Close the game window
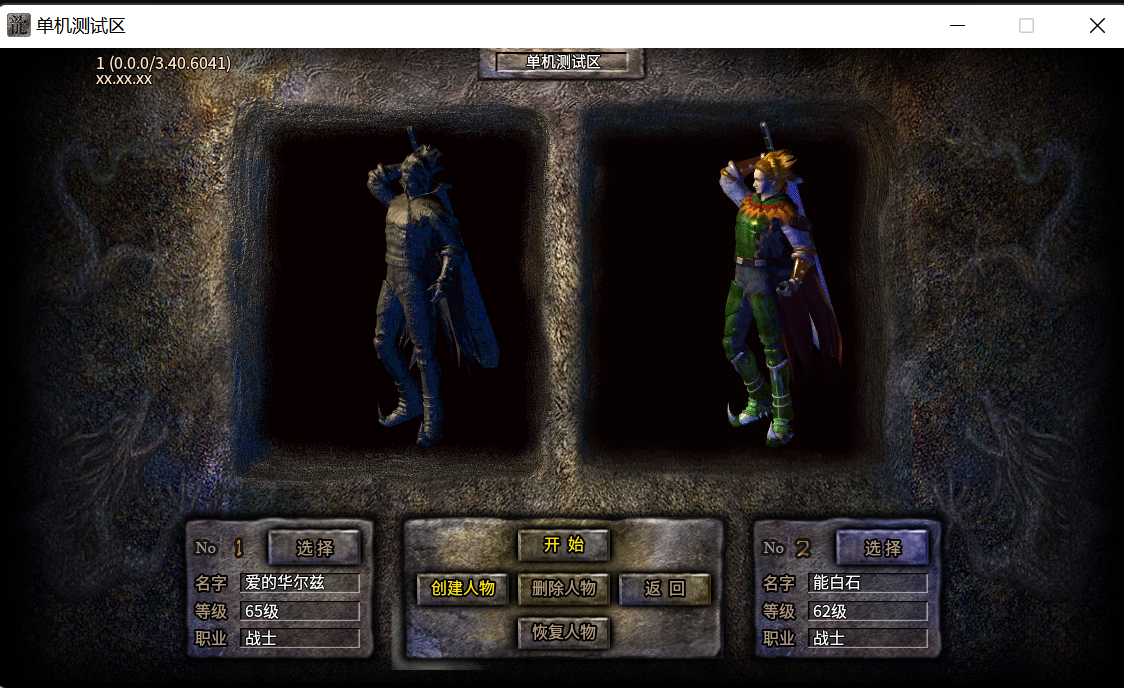The image size is (1124, 688). coord(1097,26)
